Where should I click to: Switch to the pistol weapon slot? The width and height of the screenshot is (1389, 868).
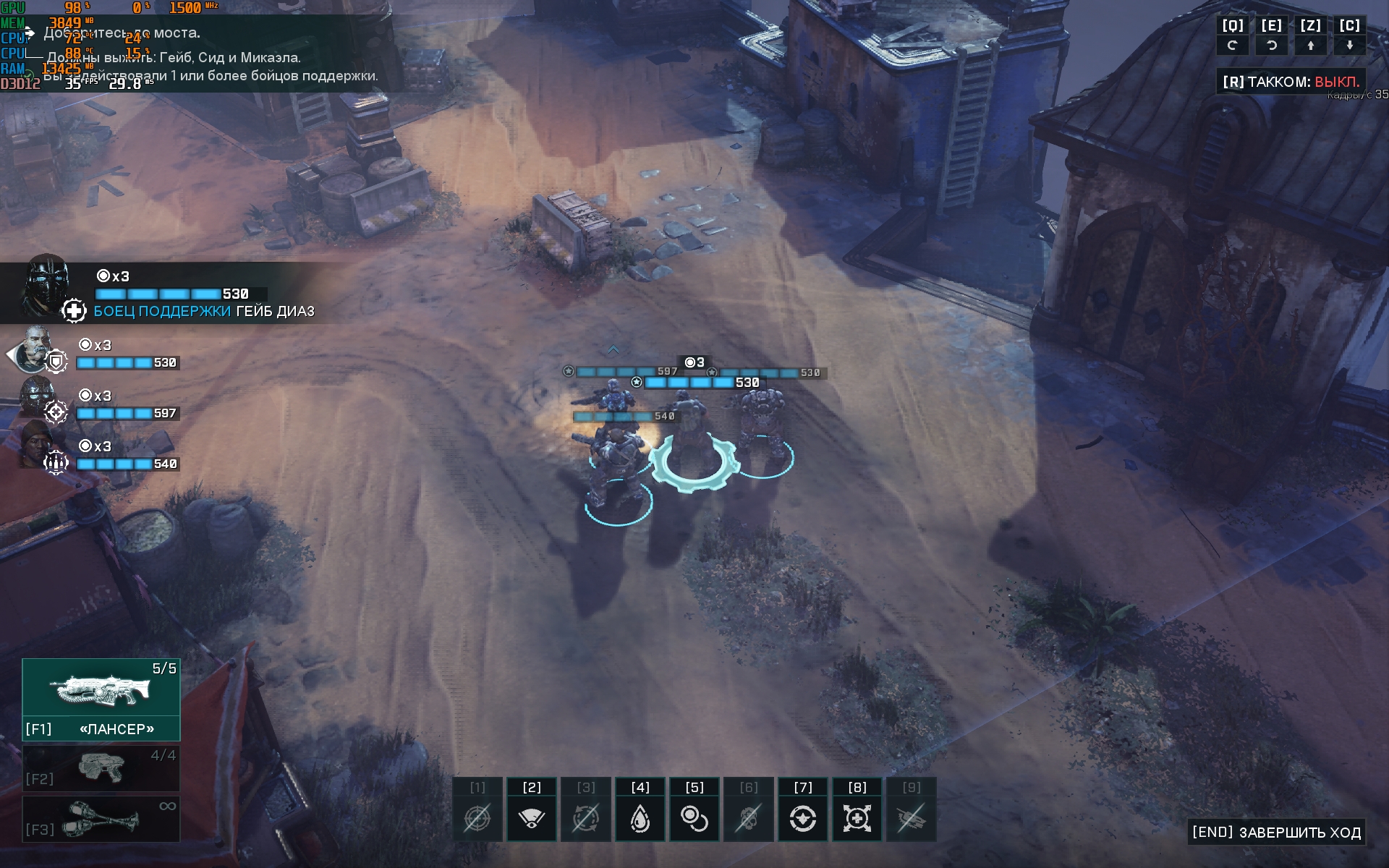tap(101, 768)
